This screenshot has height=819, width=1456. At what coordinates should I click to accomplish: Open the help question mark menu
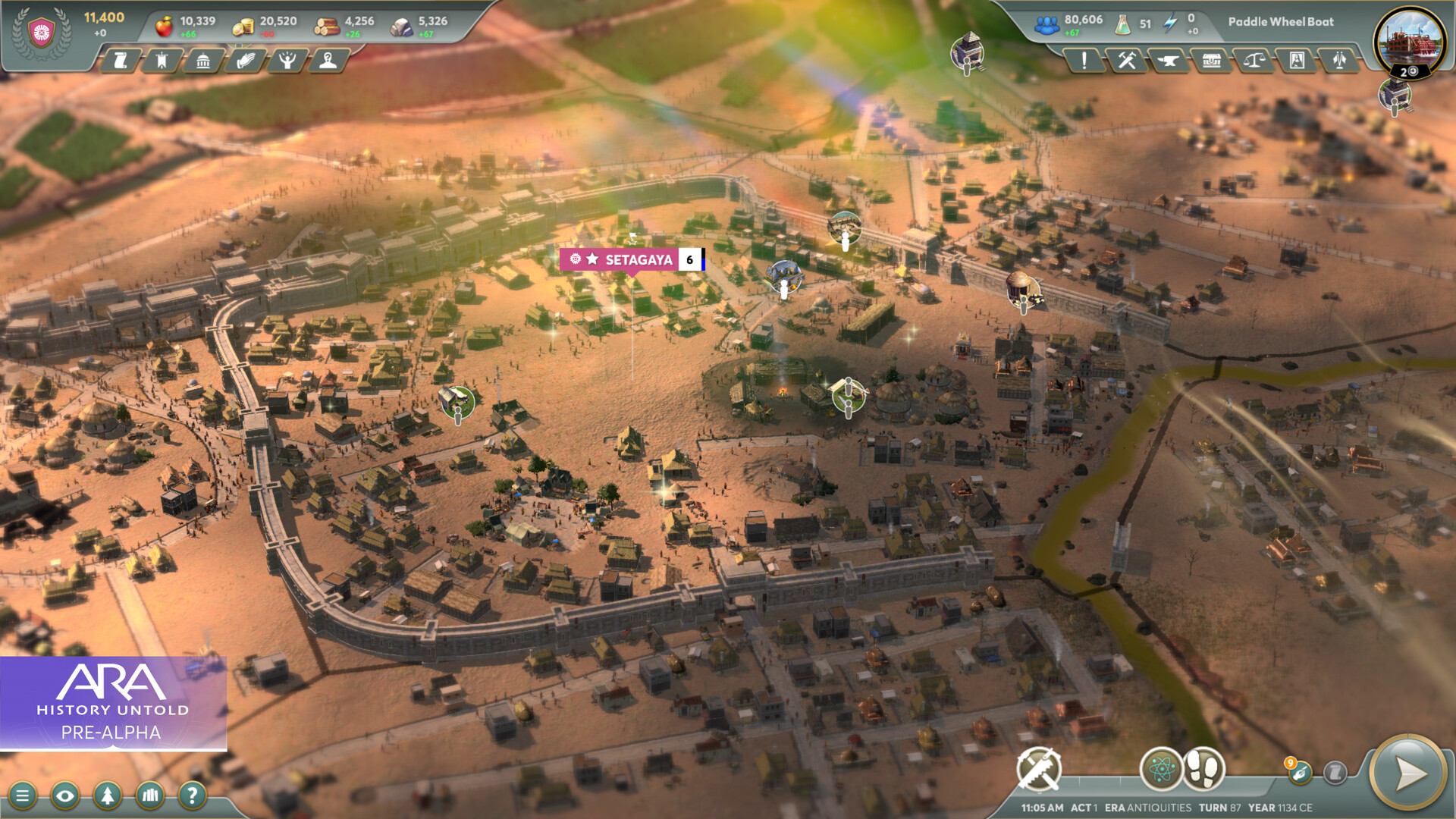(192, 795)
